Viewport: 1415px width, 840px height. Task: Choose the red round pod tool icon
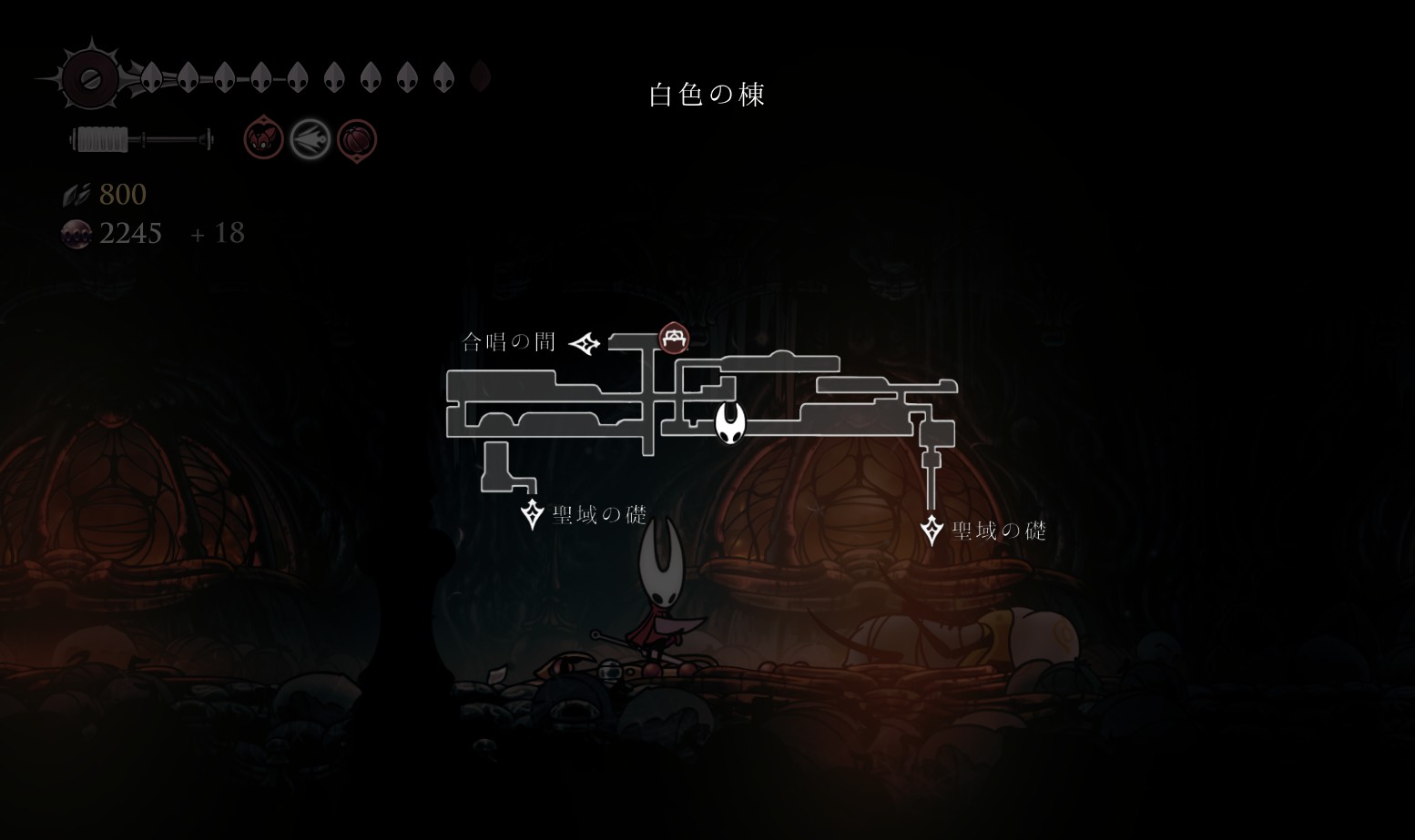[357, 140]
